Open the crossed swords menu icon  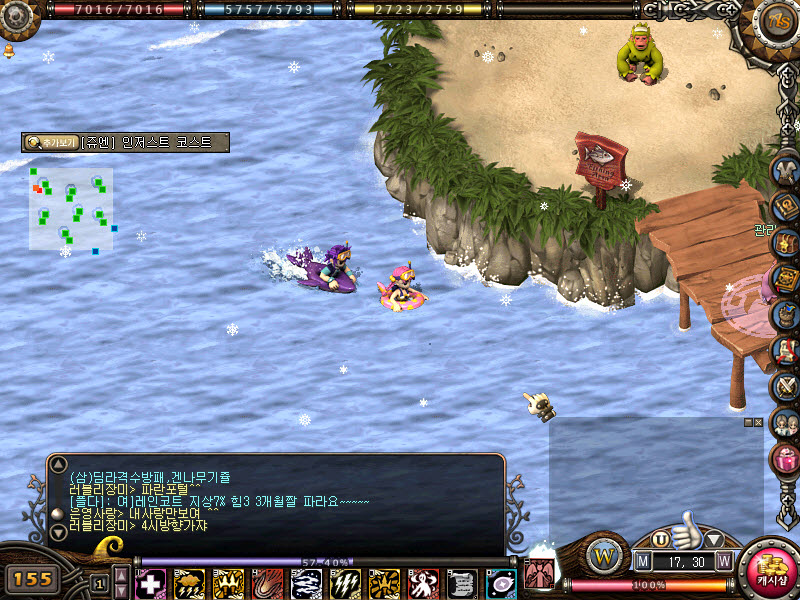point(784,386)
